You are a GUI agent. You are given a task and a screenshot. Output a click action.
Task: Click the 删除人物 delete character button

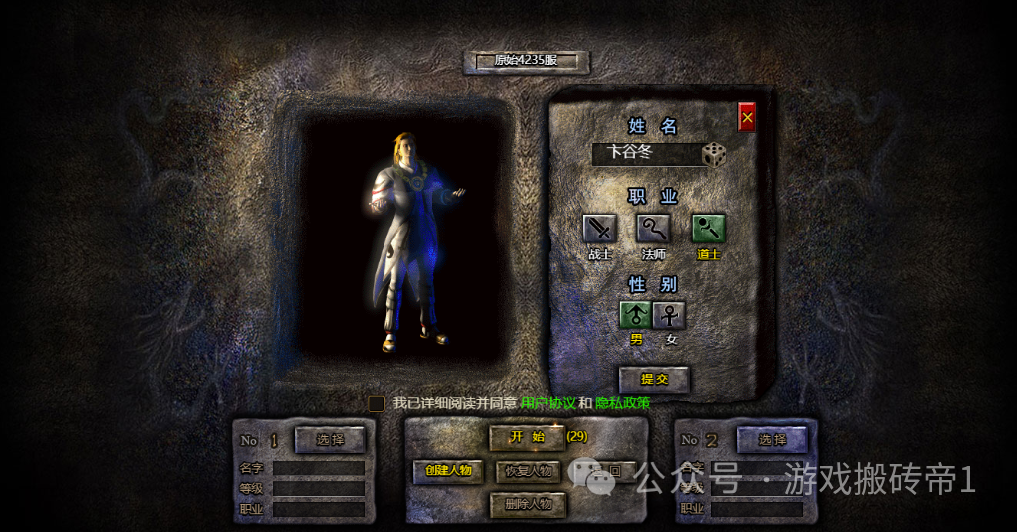(528, 504)
